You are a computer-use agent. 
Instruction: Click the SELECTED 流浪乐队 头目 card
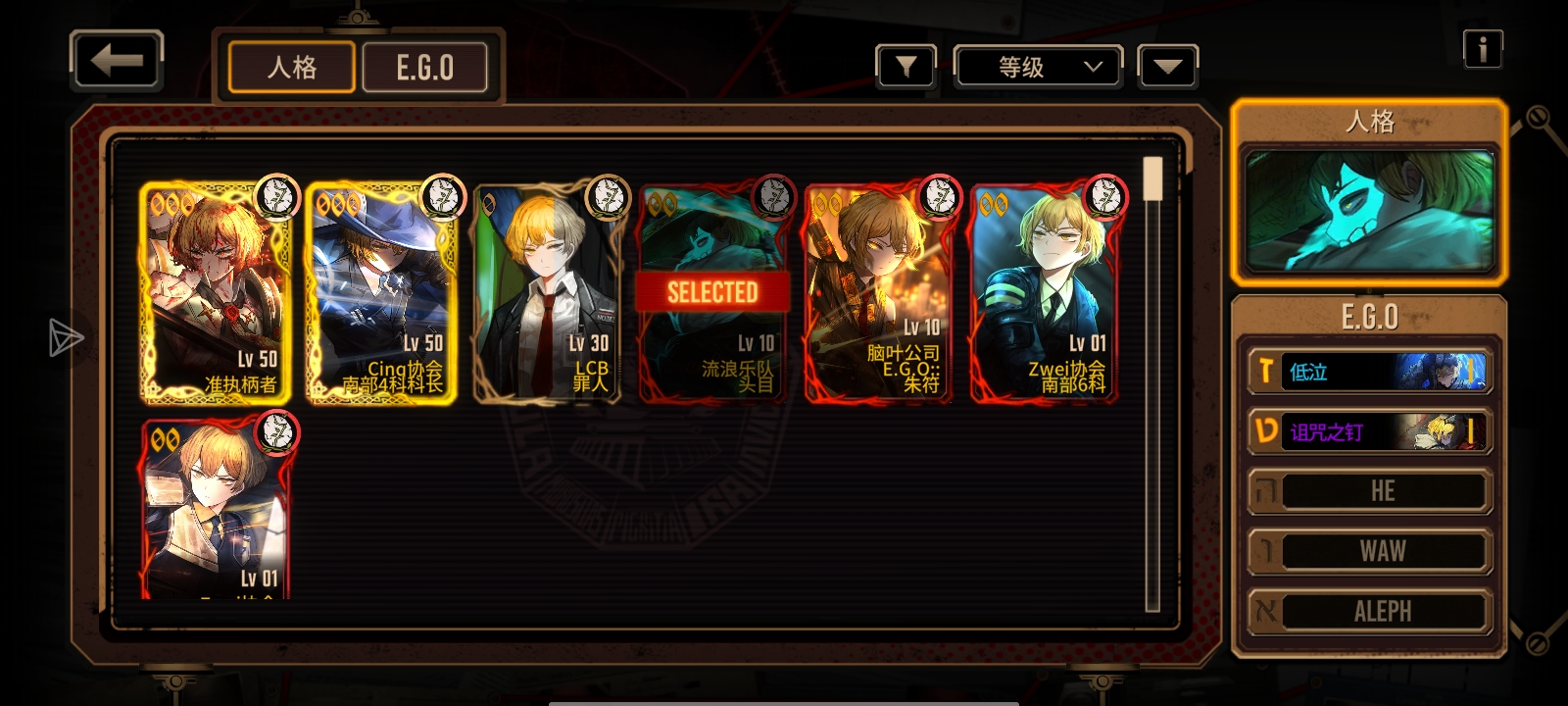click(712, 293)
